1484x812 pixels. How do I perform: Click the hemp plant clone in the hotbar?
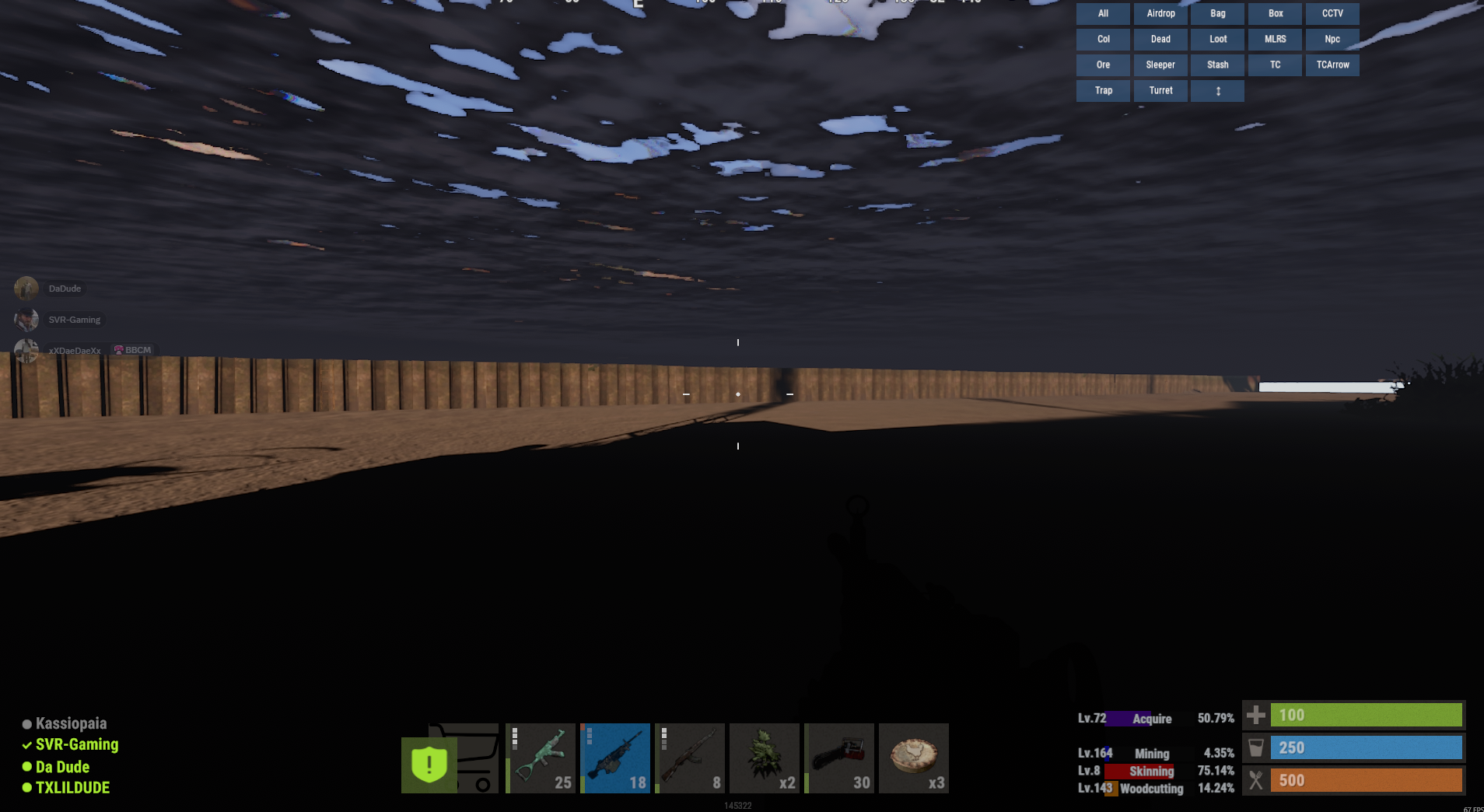pyautogui.click(x=764, y=758)
